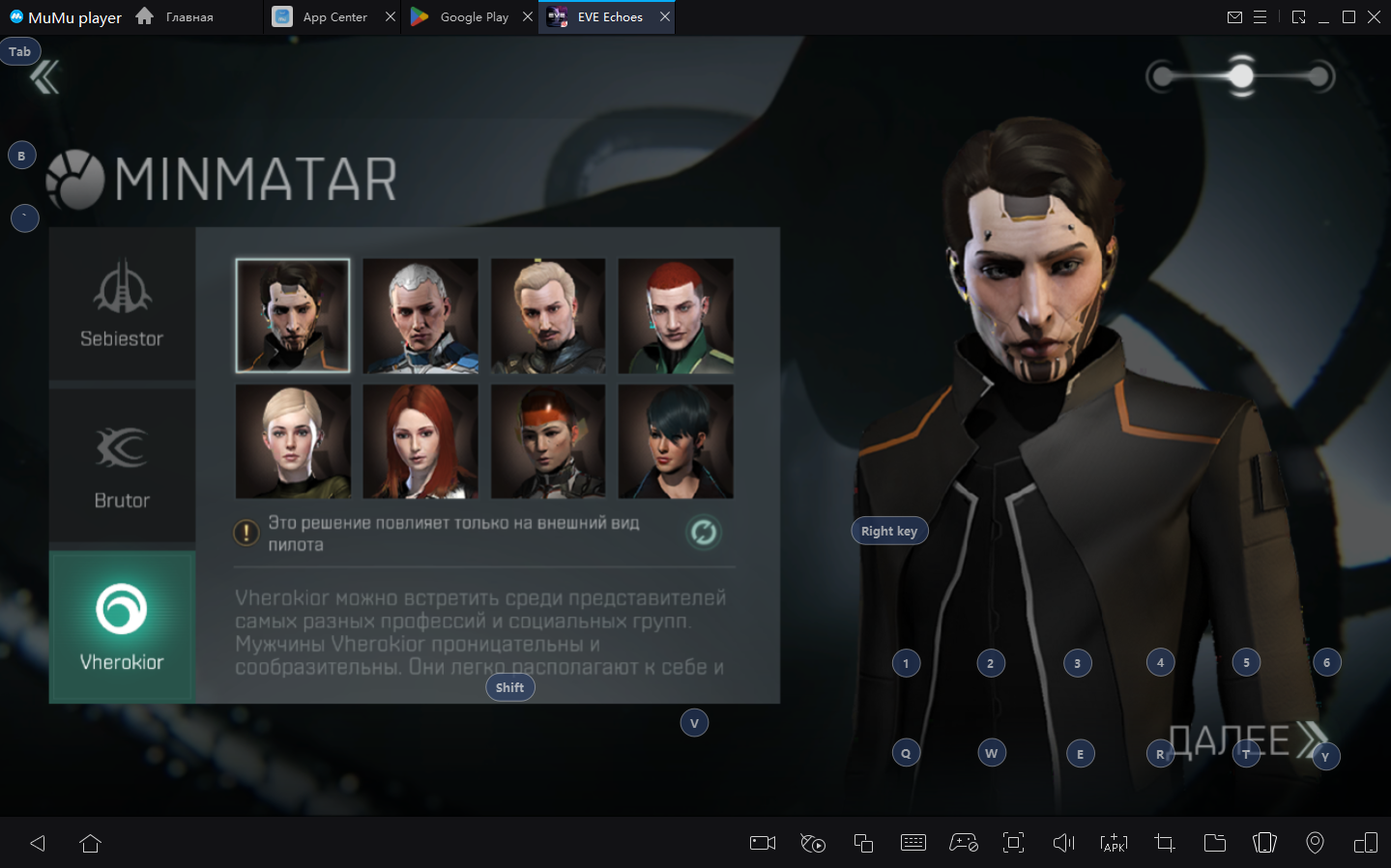Pick the short dark teal-haired female portrait
1391x868 pixels.
click(676, 442)
